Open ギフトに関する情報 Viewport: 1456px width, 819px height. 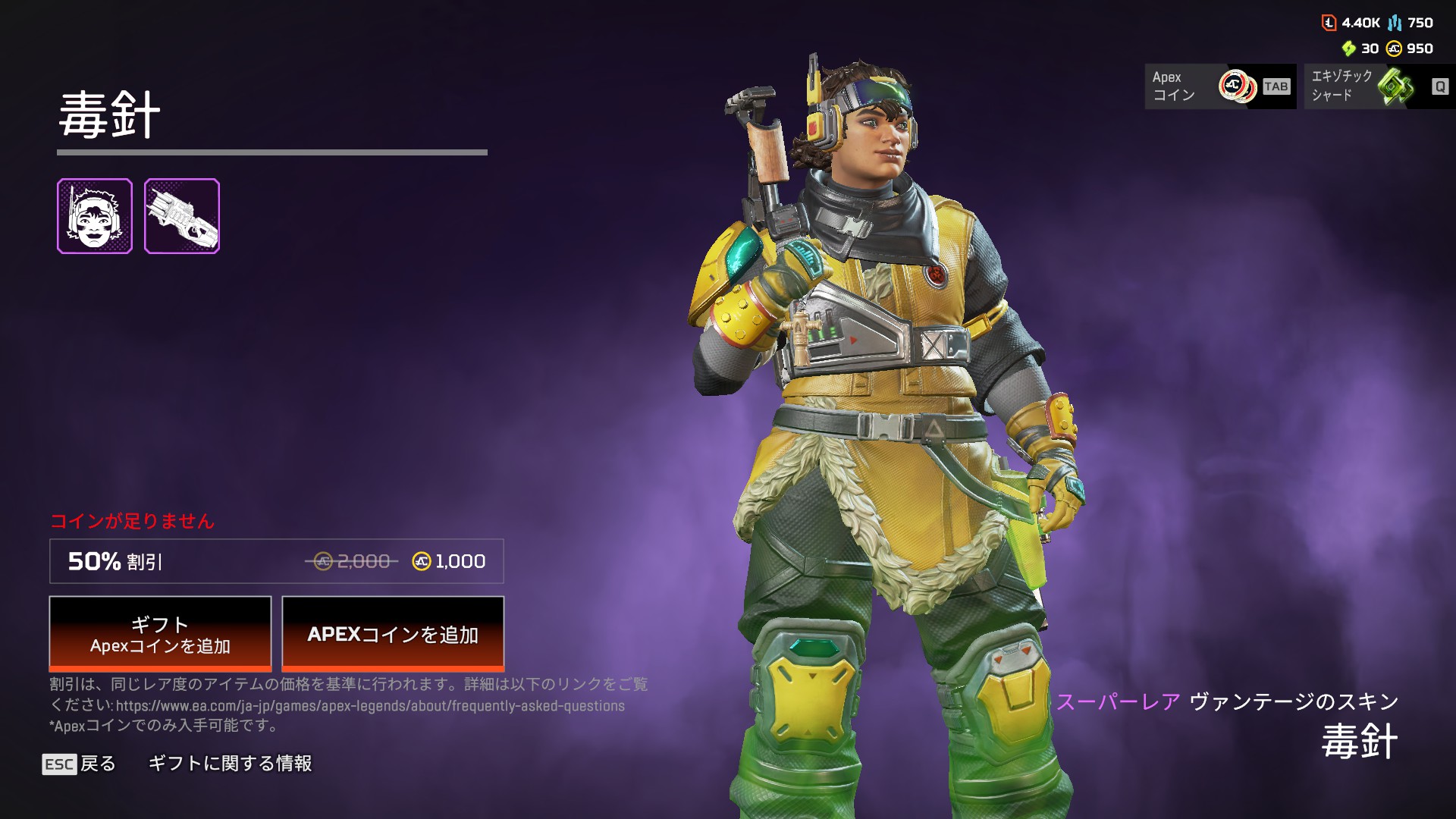[230, 764]
